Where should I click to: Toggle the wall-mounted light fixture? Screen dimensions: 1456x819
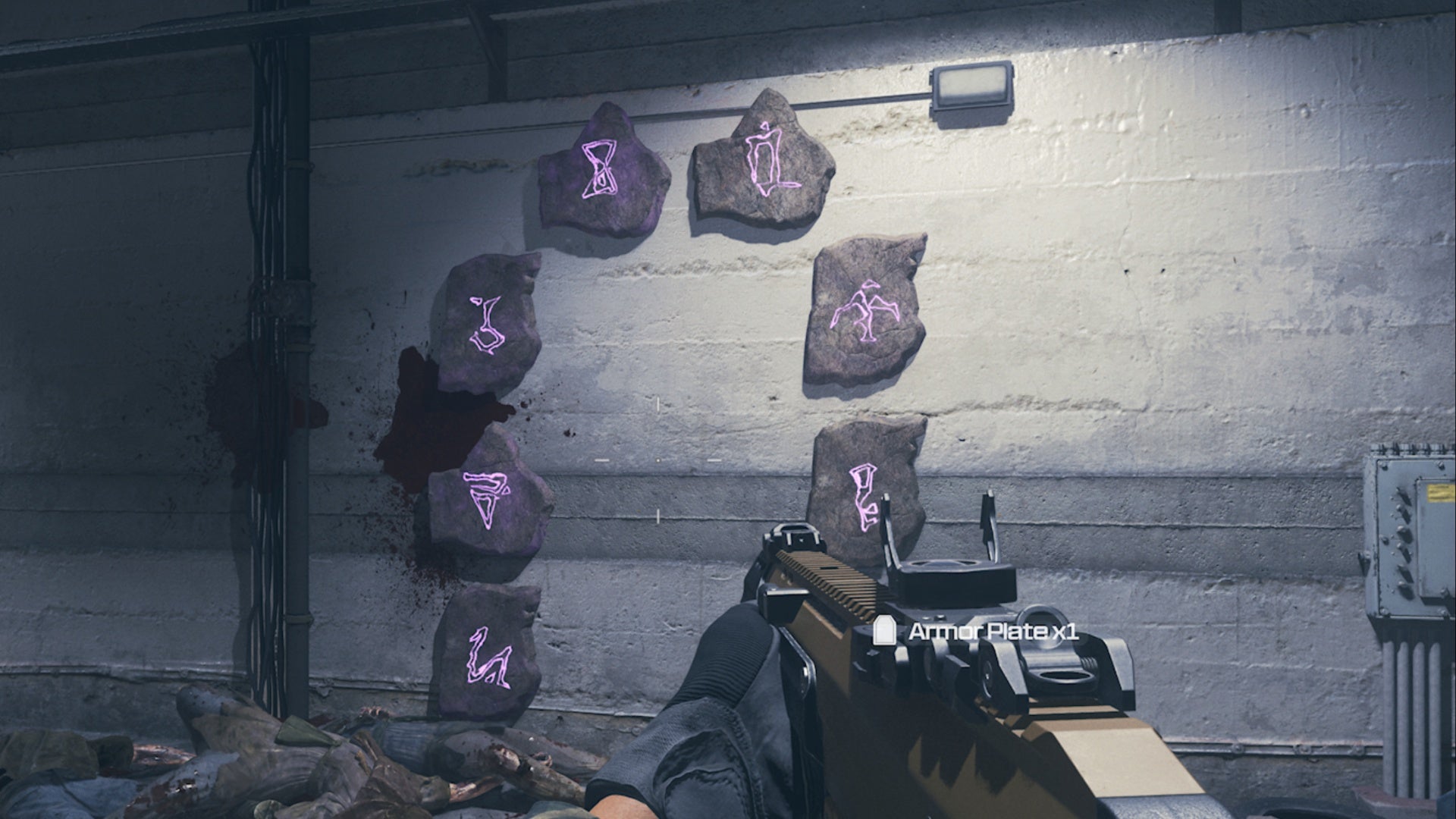pyautogui.click(x=971, y=87)
